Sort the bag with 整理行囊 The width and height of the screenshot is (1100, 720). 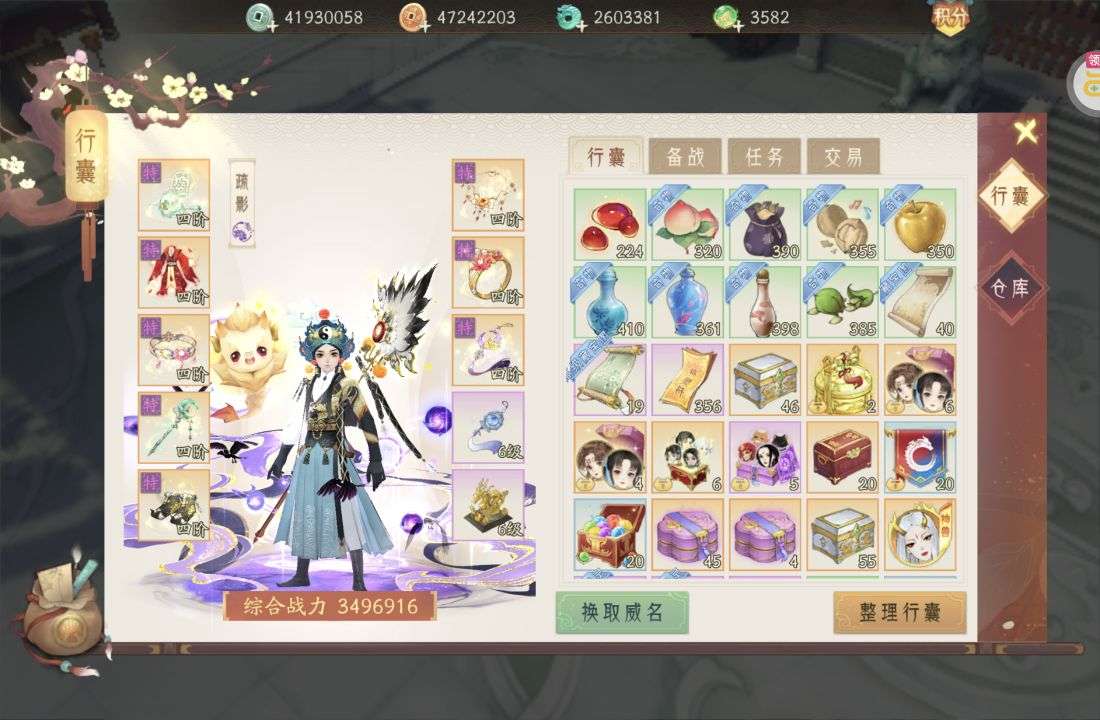pos(900,612)
